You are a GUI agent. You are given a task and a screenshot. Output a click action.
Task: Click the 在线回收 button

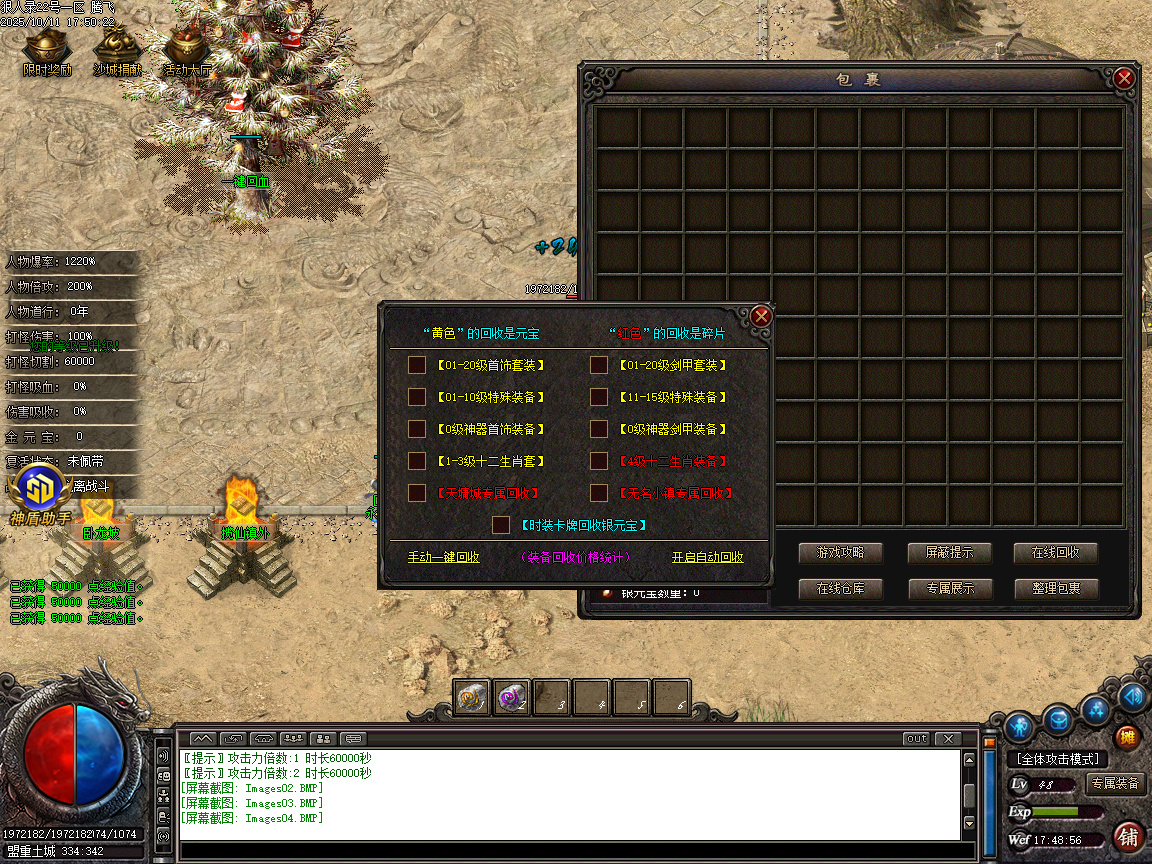pyautogui.click(x=1055, y=553)
